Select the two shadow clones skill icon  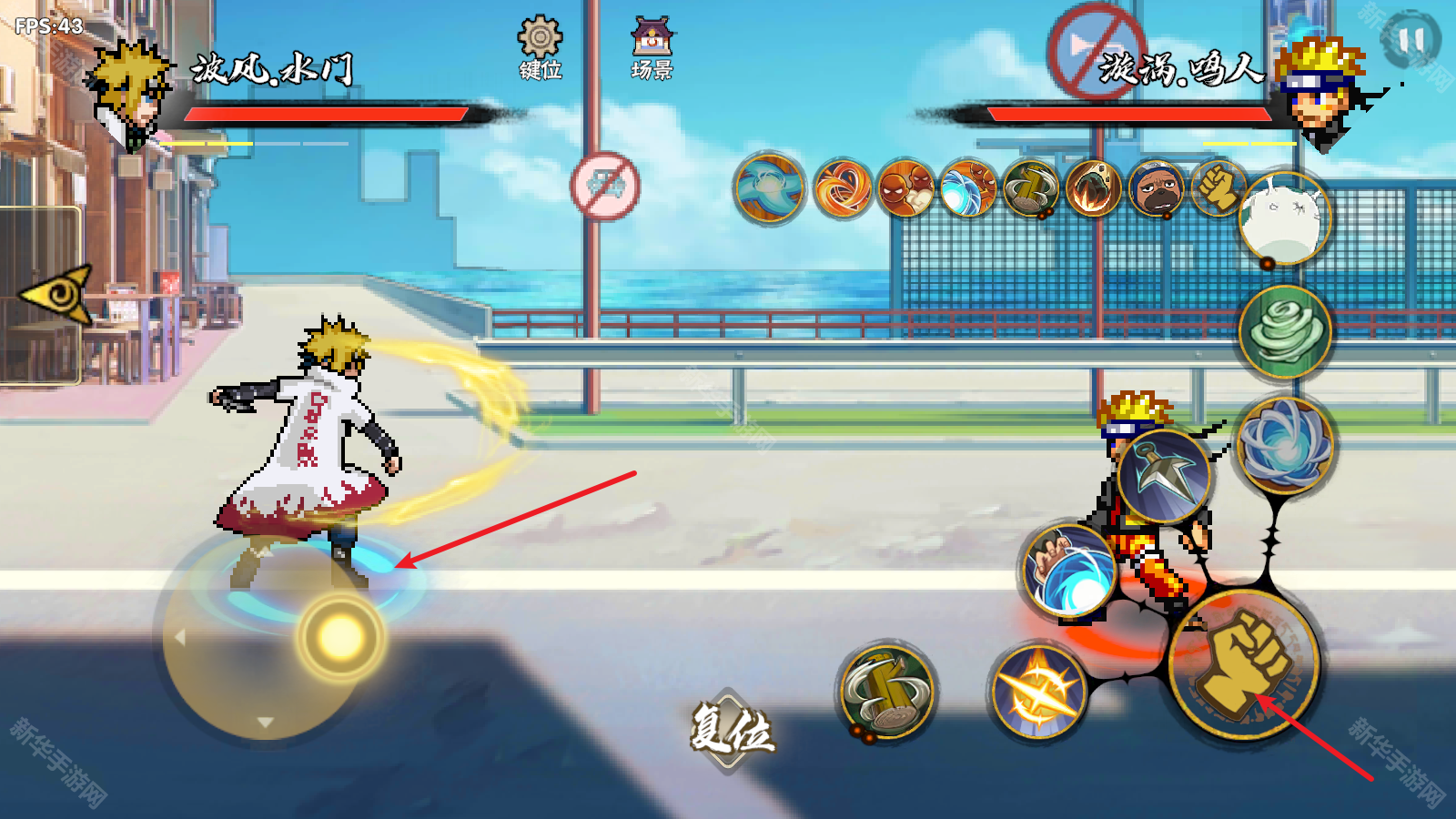(x=906, y=189)
